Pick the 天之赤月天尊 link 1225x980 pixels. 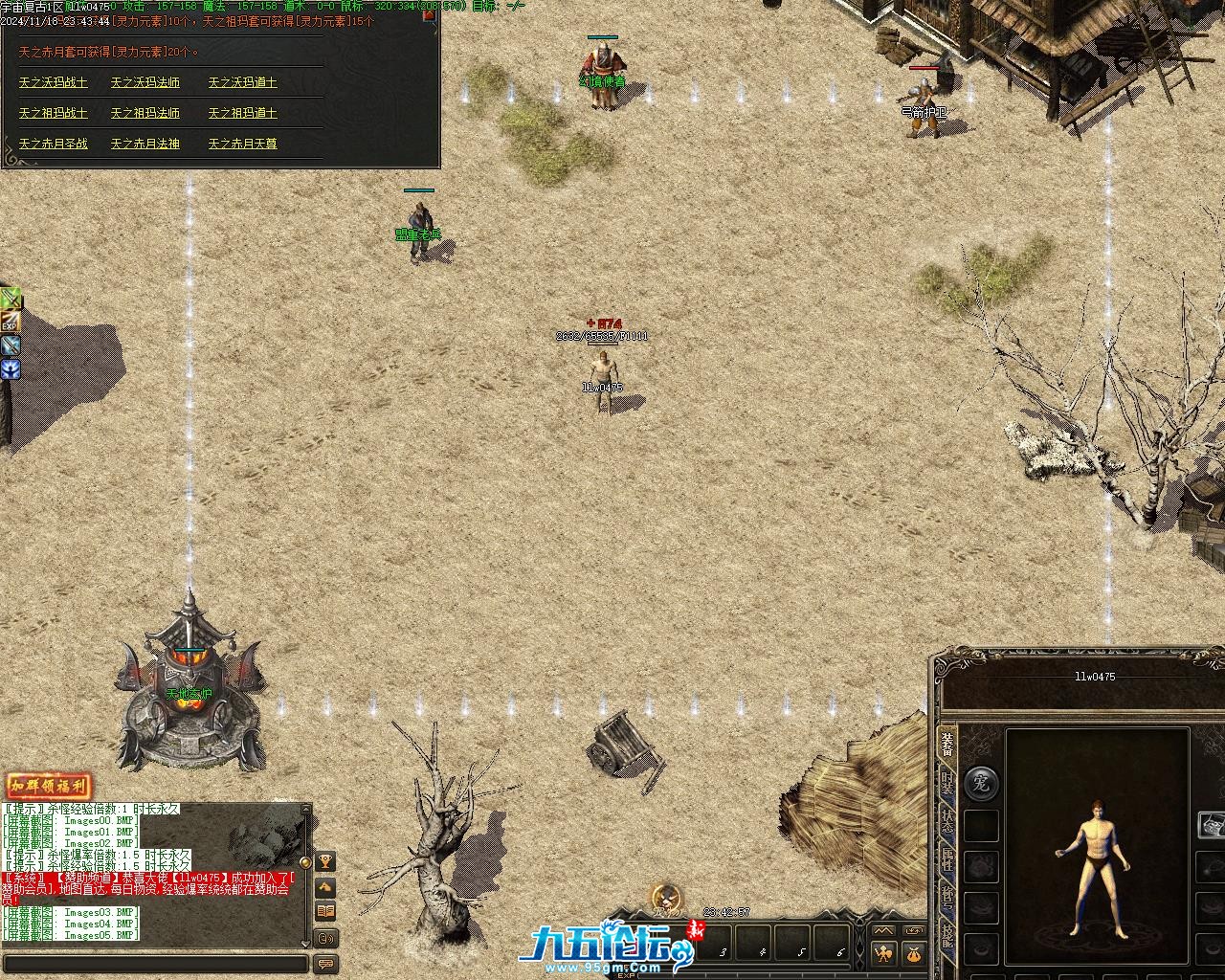(x=243, y=144)
